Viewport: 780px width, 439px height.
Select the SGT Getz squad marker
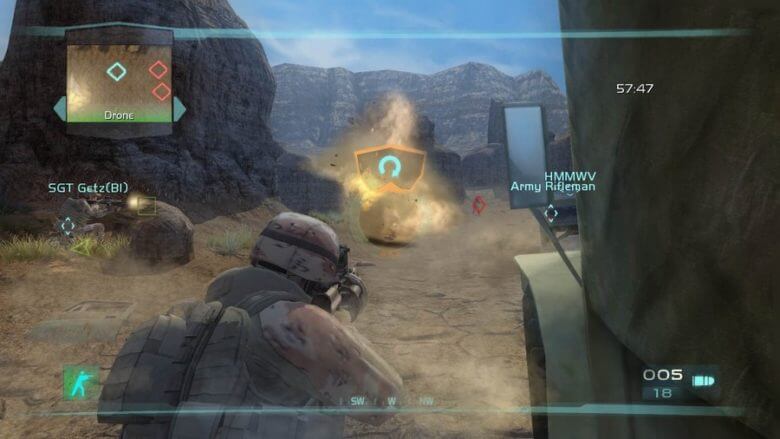[67, 225]
